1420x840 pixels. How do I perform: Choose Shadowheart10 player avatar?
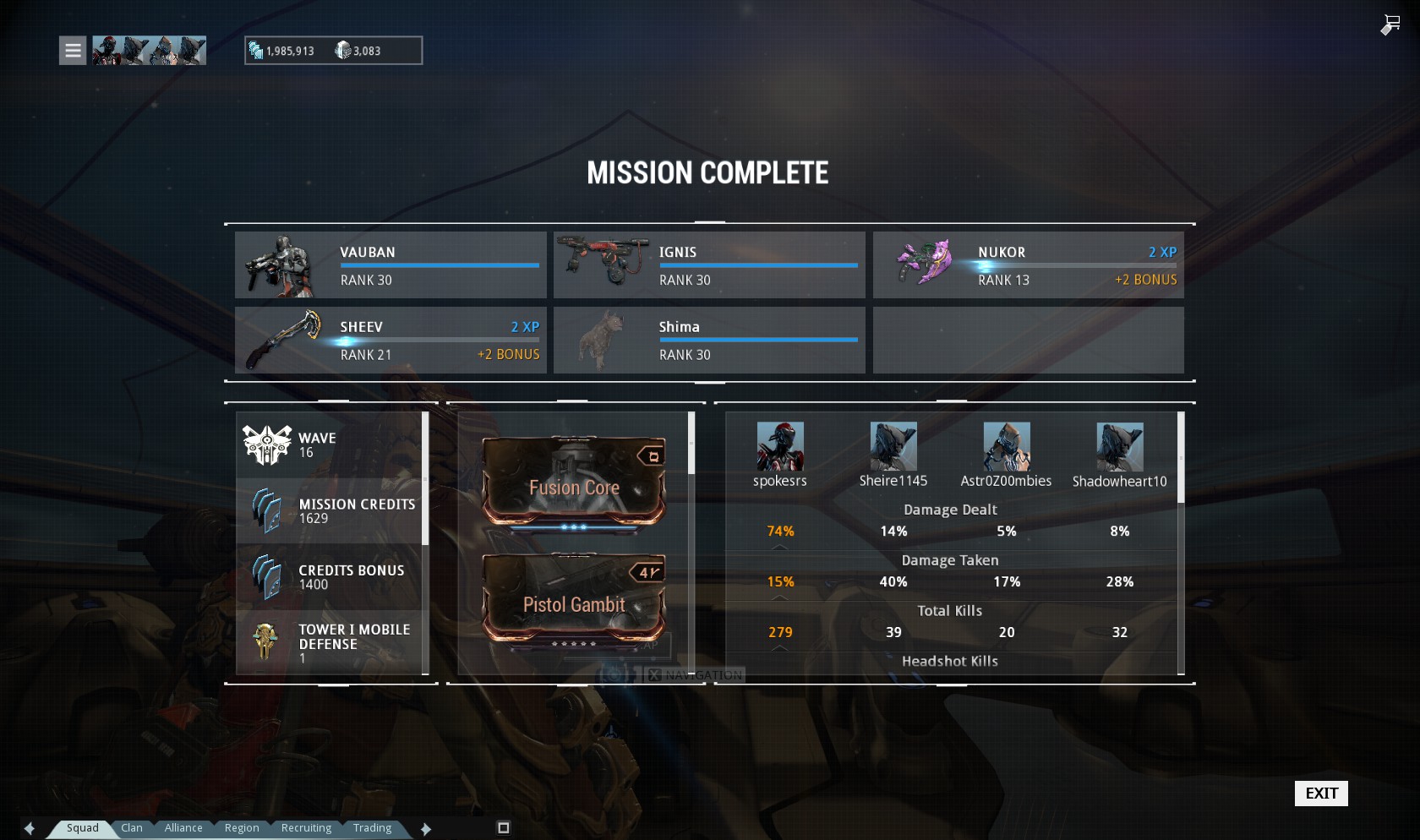[1120, 446]
